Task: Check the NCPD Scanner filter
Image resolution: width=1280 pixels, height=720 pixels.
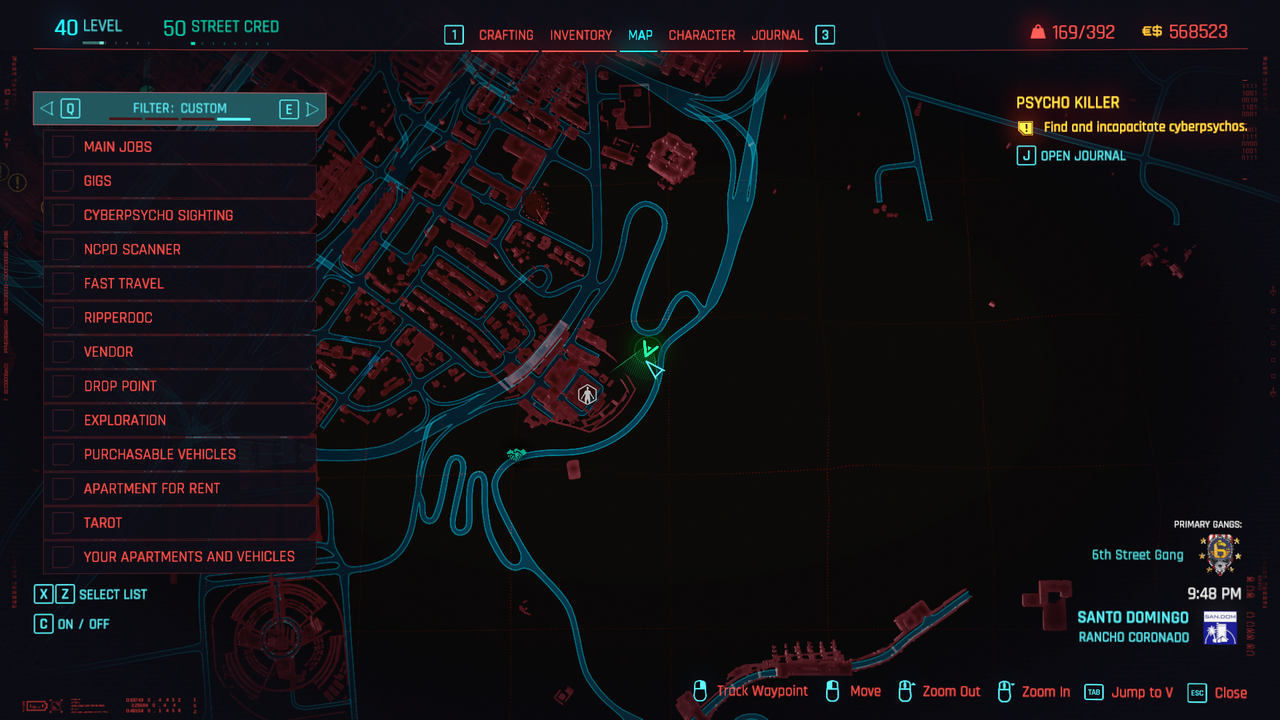Action: [64, 249]
